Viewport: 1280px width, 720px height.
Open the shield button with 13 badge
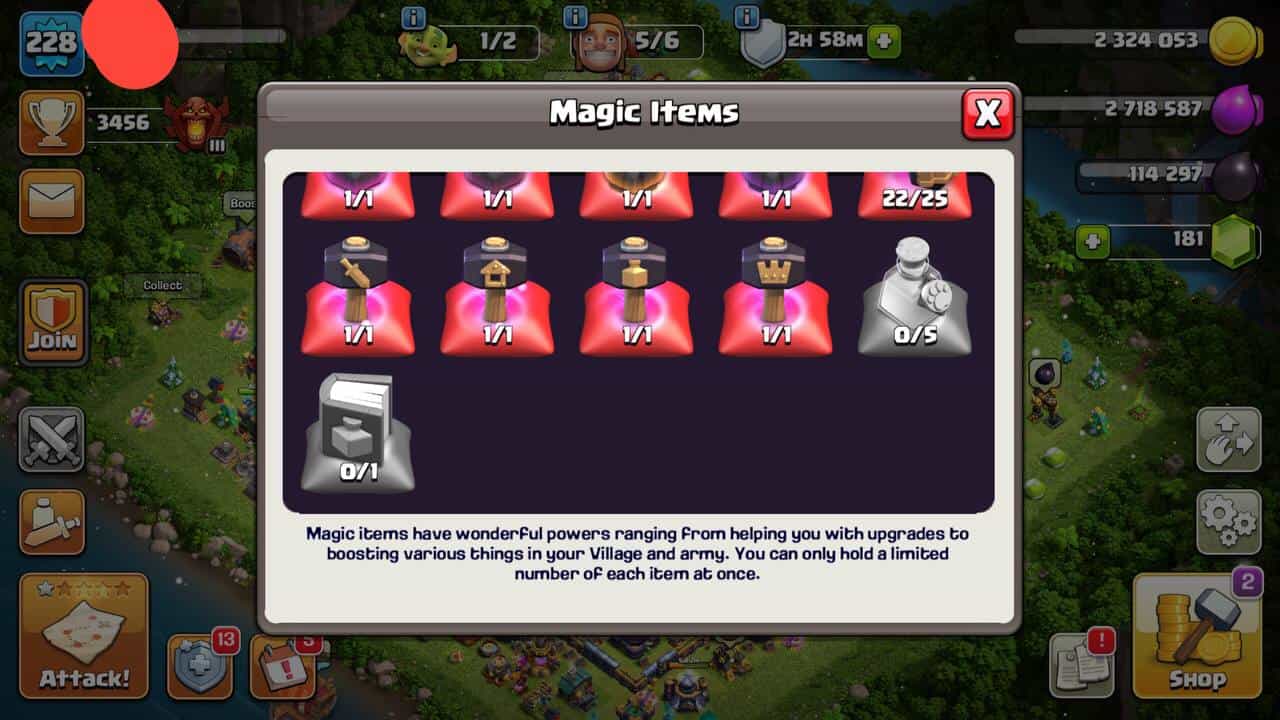[x=200, y=665]
